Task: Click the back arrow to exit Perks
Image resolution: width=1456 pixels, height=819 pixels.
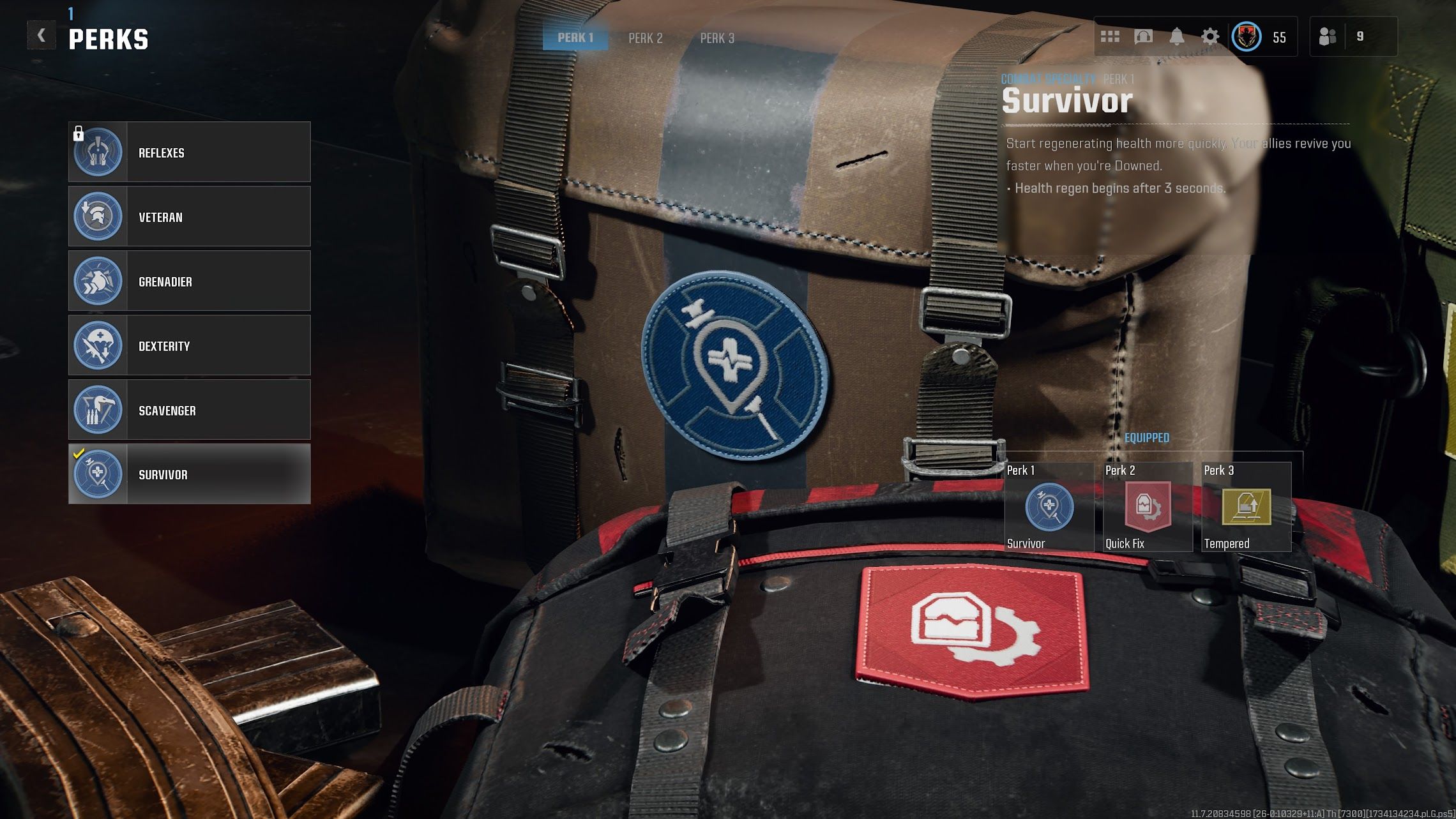Action: pos(41,35)
